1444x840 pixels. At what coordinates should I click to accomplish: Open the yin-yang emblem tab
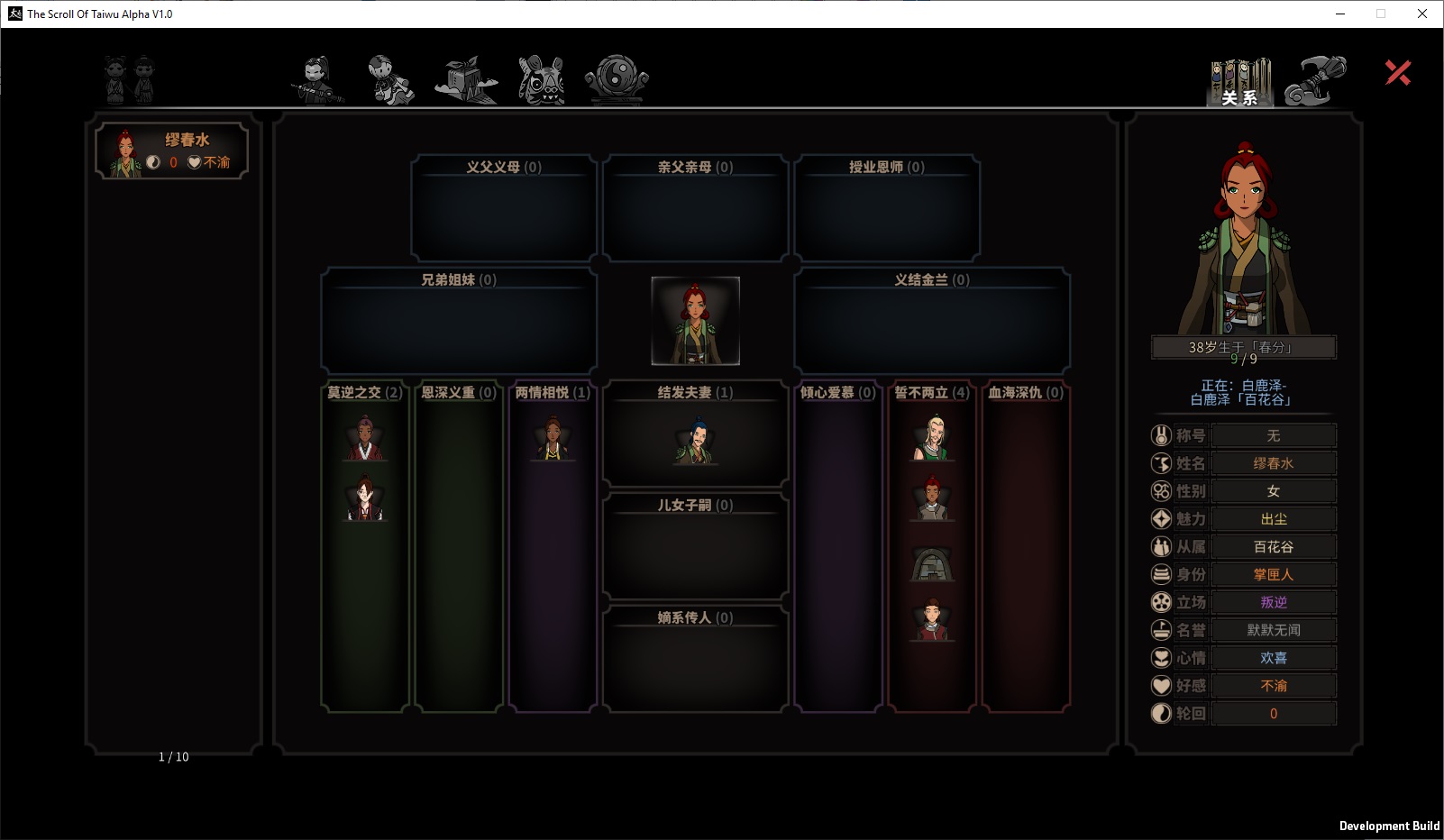click(x=617, y=80)
